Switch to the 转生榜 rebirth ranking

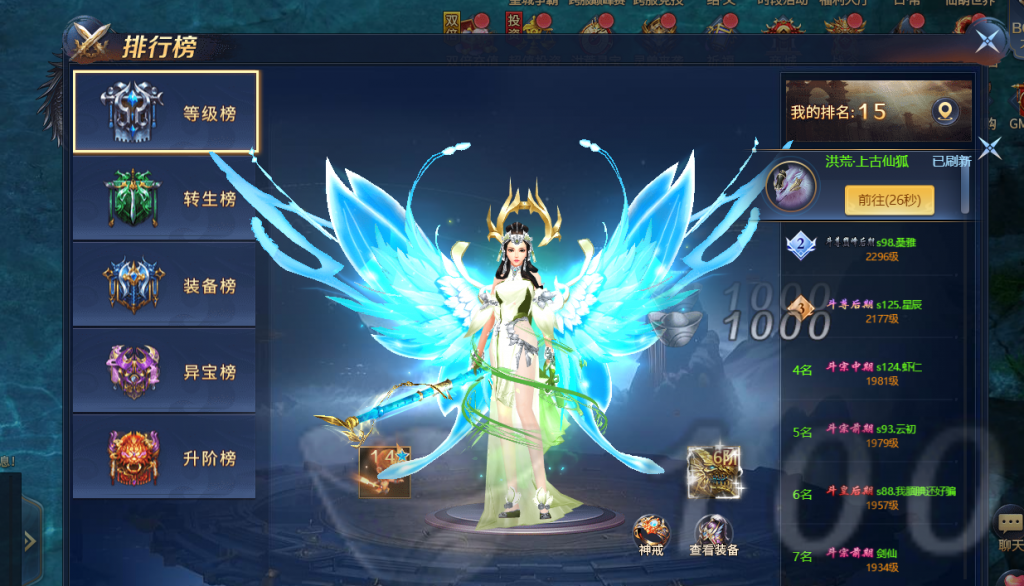point(165,198)
